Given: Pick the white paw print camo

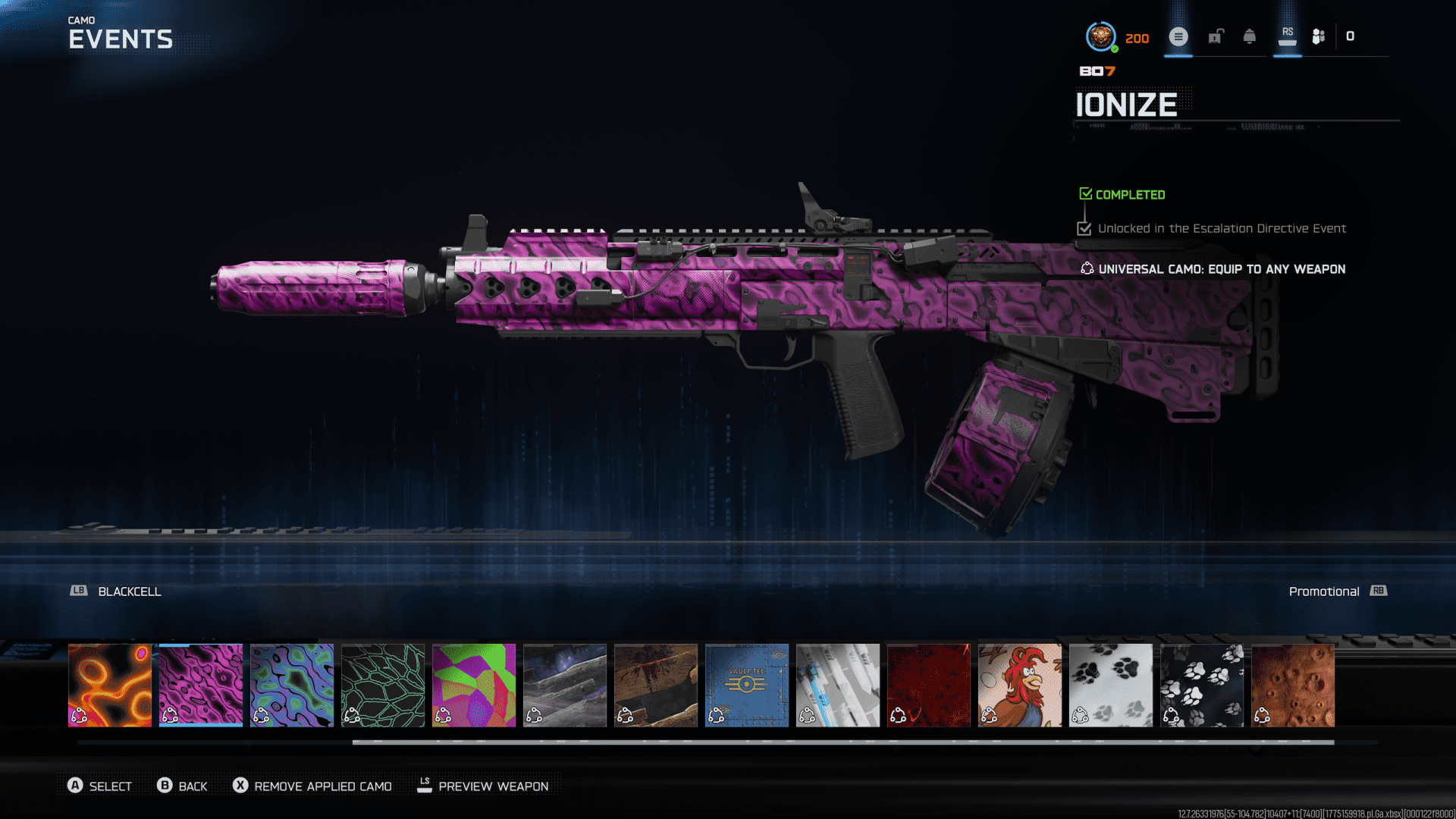Looking at the screenshot, I should 1111,685.
